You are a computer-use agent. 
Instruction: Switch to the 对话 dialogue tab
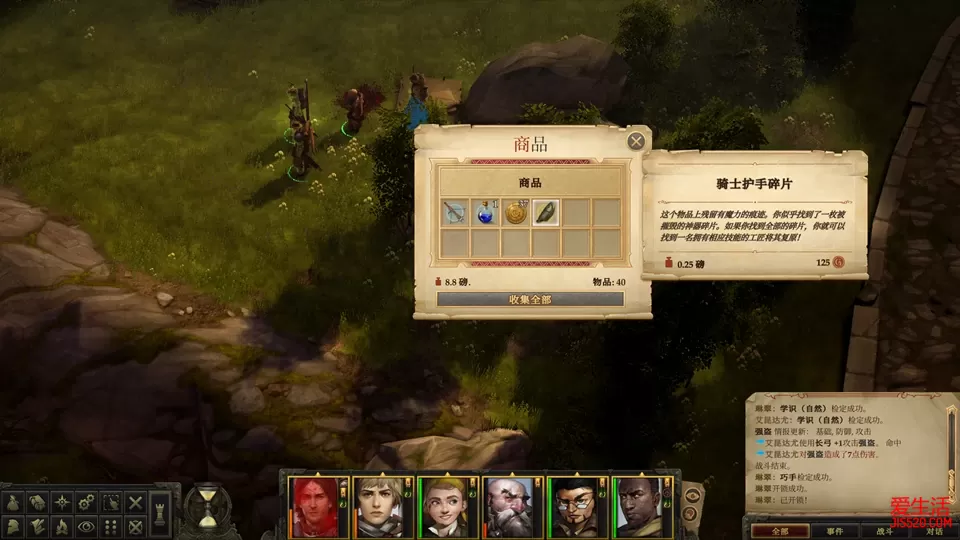934,531
